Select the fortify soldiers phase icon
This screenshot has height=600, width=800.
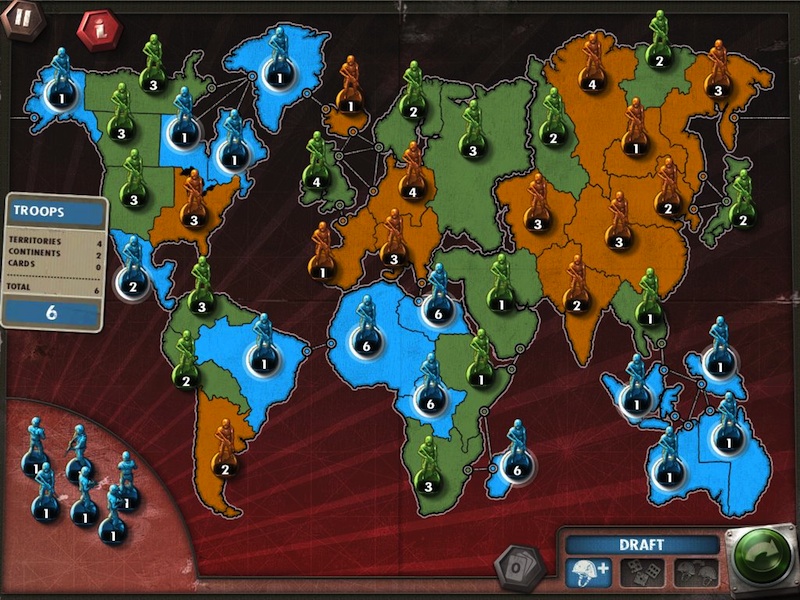(692, 572)
